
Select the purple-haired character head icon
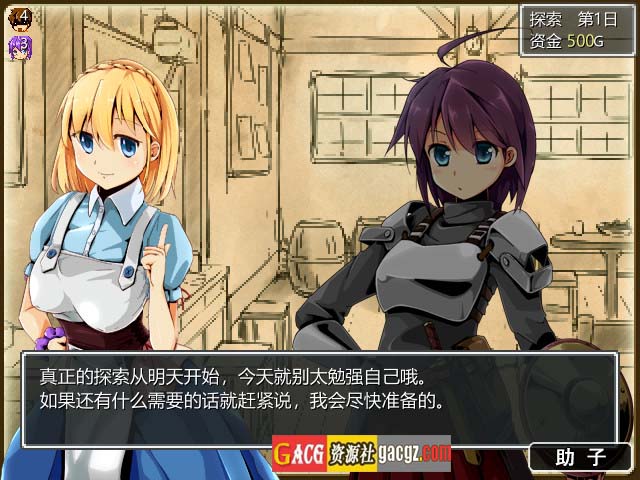coord(21,45)
